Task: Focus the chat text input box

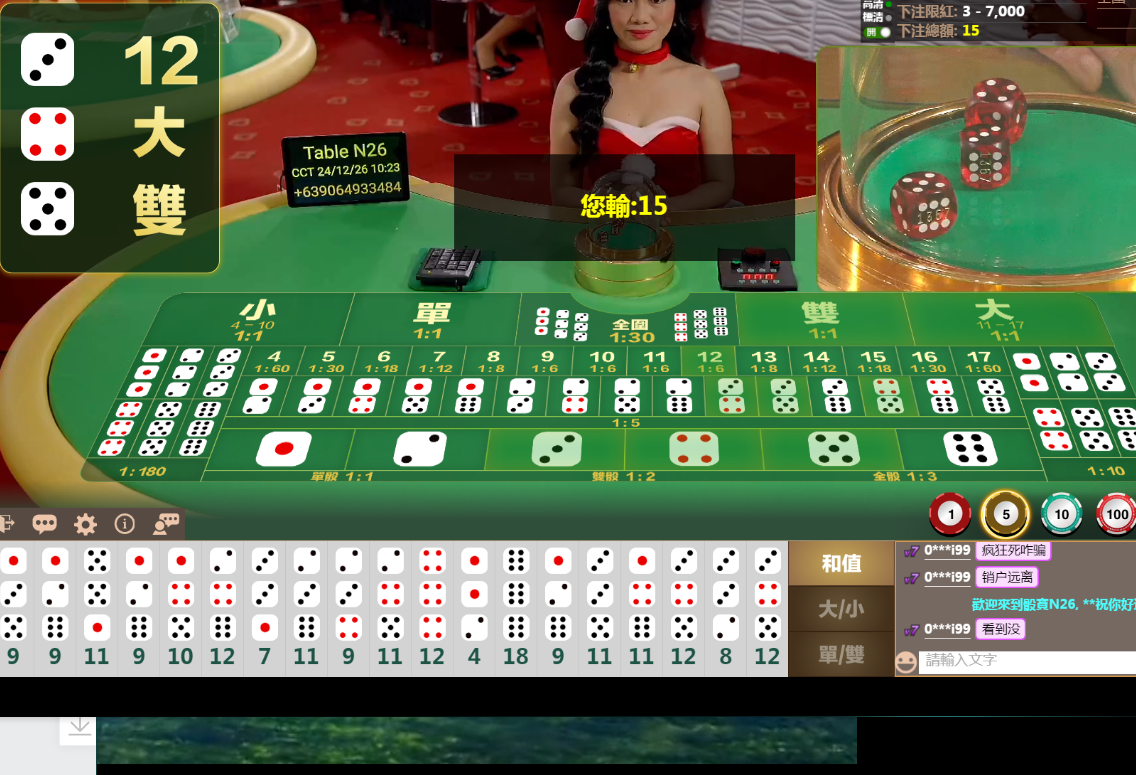Action: [1026, 661]
